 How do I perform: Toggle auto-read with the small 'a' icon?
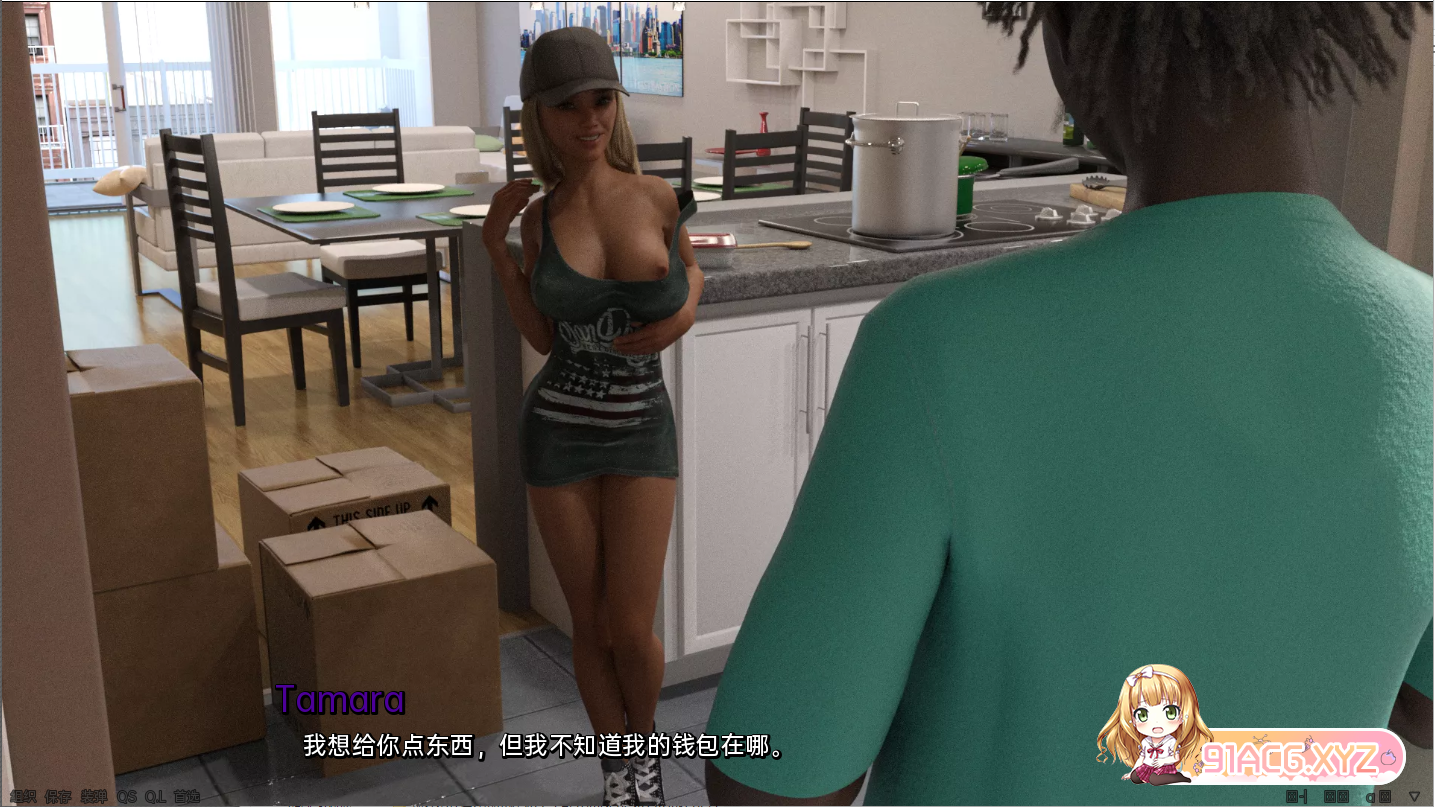tap(1371, 796)
